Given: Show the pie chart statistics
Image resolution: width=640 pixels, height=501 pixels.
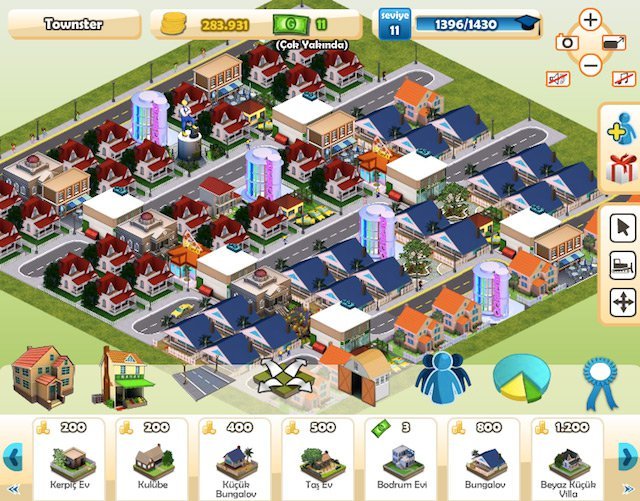Looking at the screenshot, I should tap(520, 377).
